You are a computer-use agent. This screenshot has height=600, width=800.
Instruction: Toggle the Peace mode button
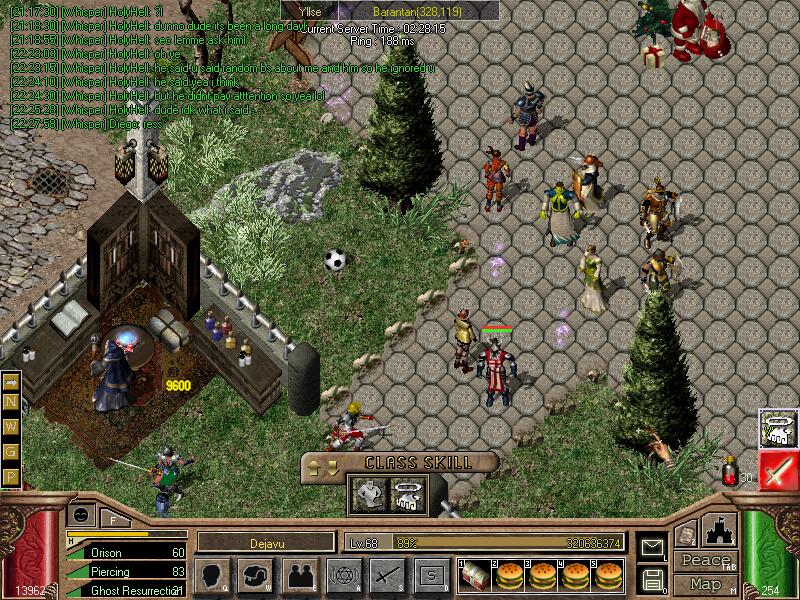click(705, 561)
